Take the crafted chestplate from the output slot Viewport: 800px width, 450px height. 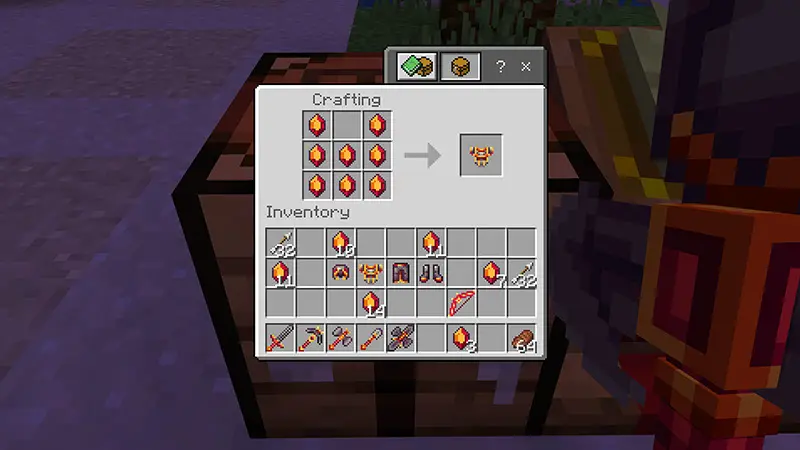(x=480, y=155)
